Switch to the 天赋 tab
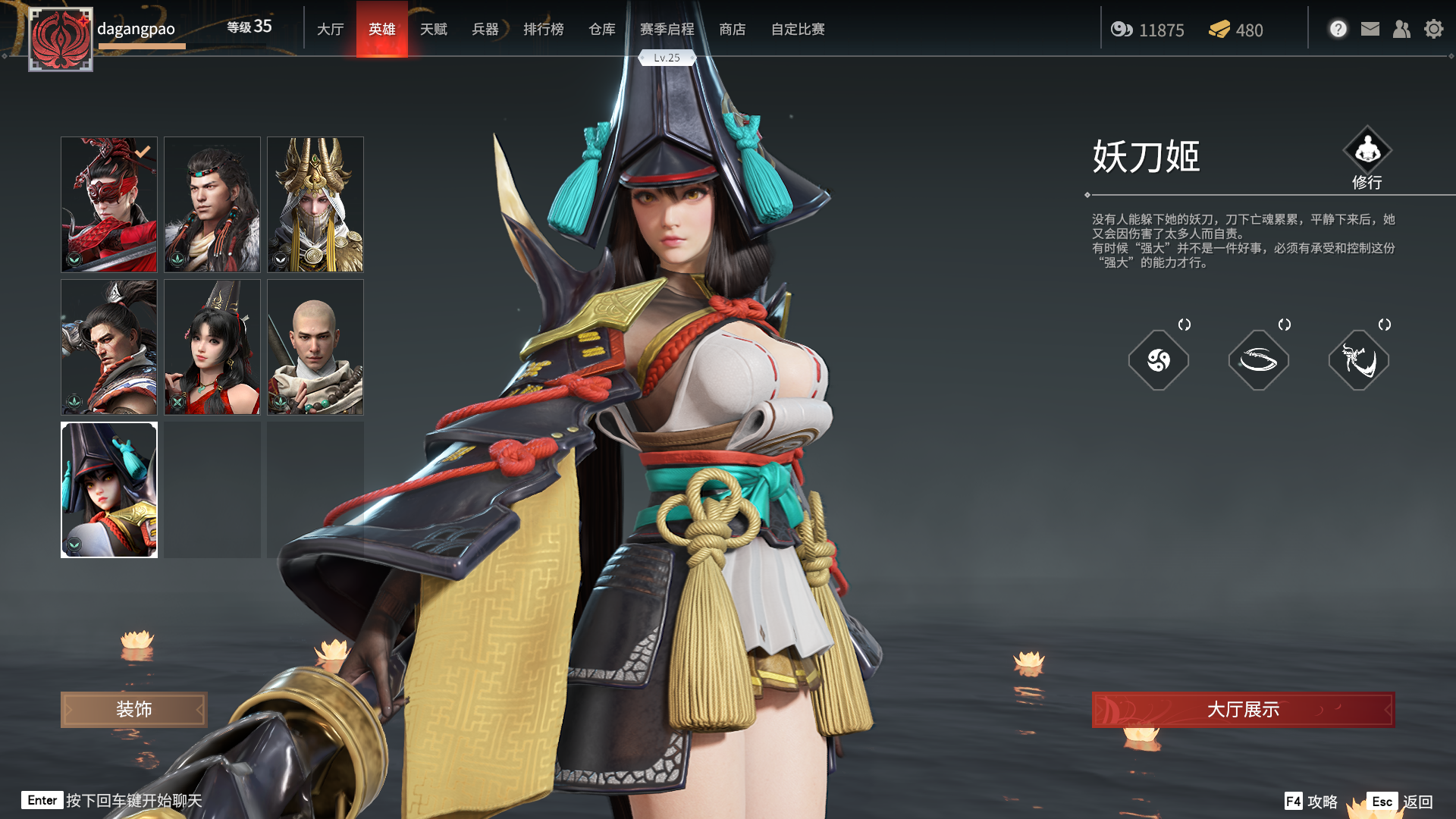The width and height of the screenshot is (1456, 819). (x=434, y=29)
